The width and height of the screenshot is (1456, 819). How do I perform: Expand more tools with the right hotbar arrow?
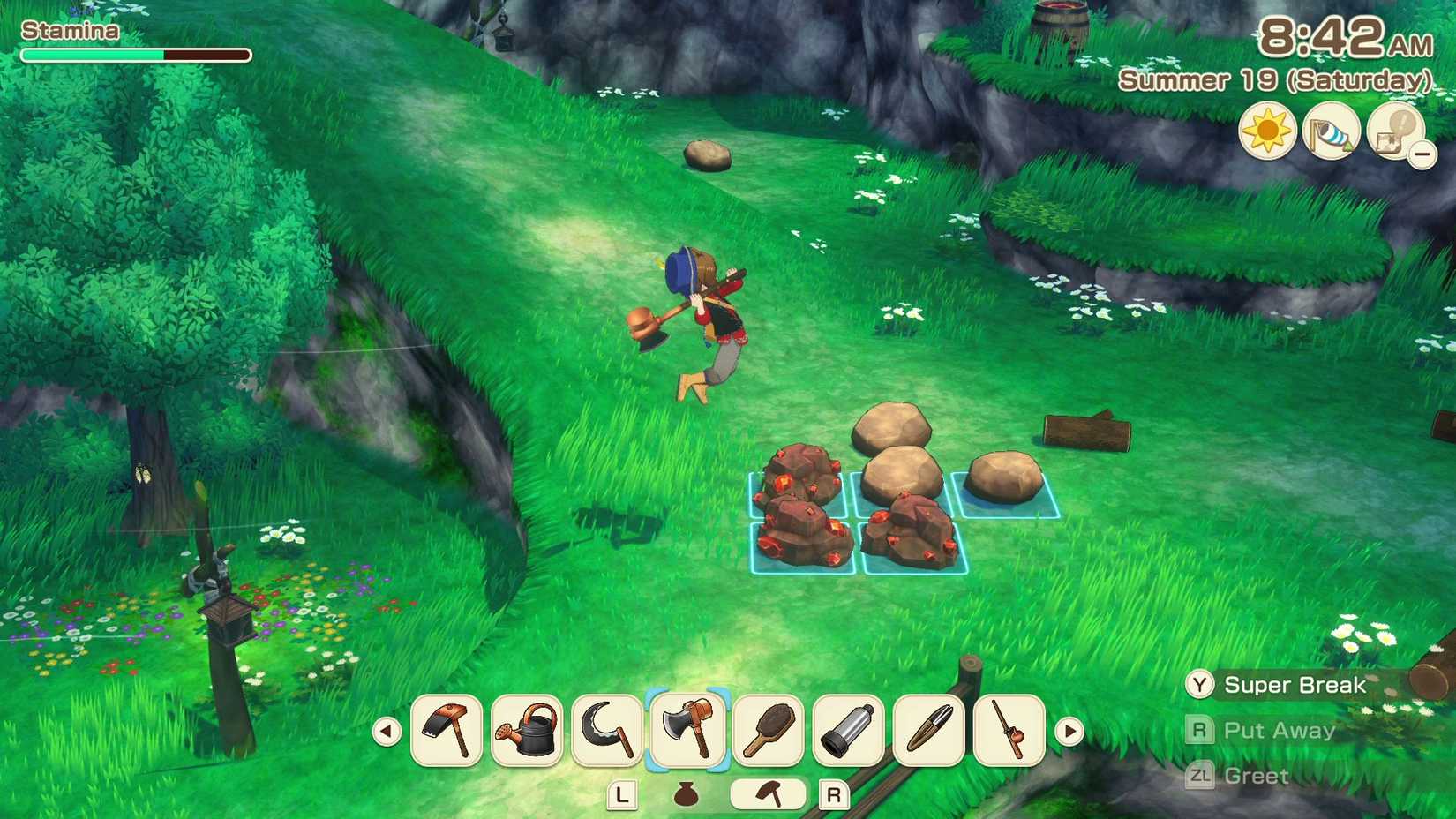(1070, 731)
